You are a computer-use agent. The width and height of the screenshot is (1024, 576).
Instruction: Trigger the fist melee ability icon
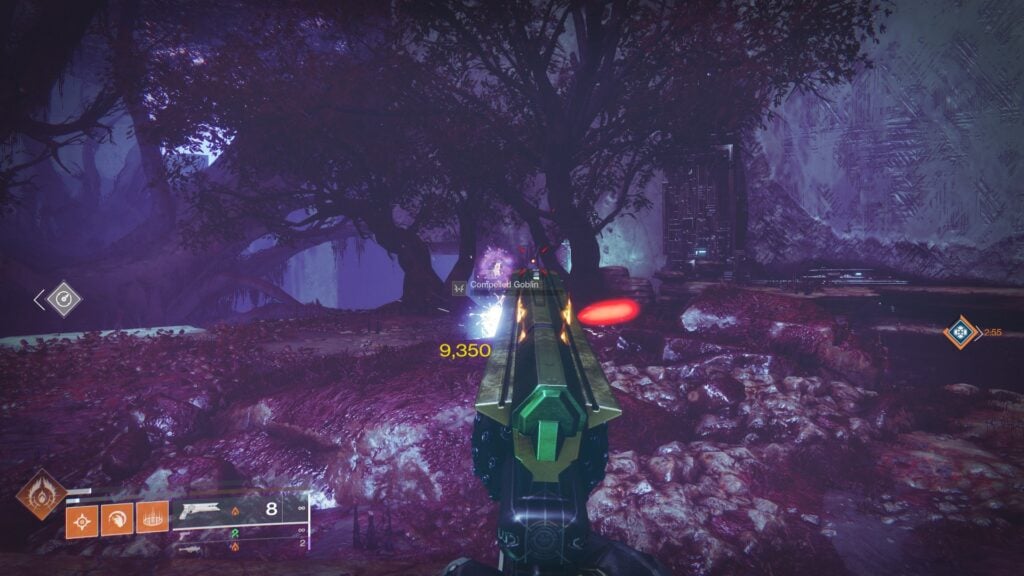point(116,521)
